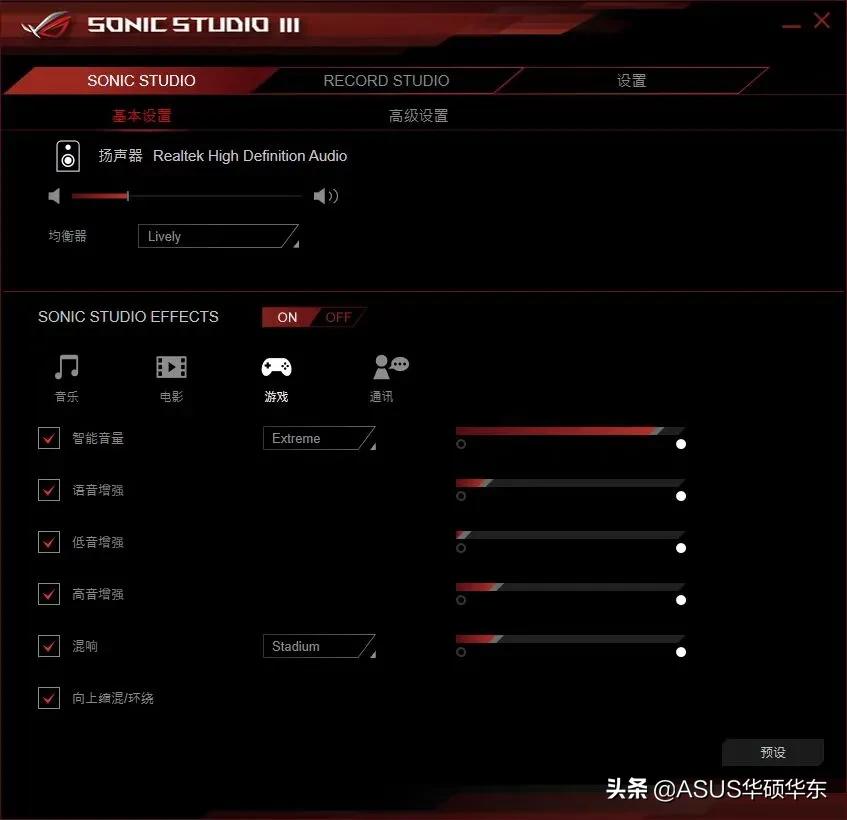Open the Stadium reverb dropdown
The height and width of the screenshot is (820, 847).
point(318,647)
